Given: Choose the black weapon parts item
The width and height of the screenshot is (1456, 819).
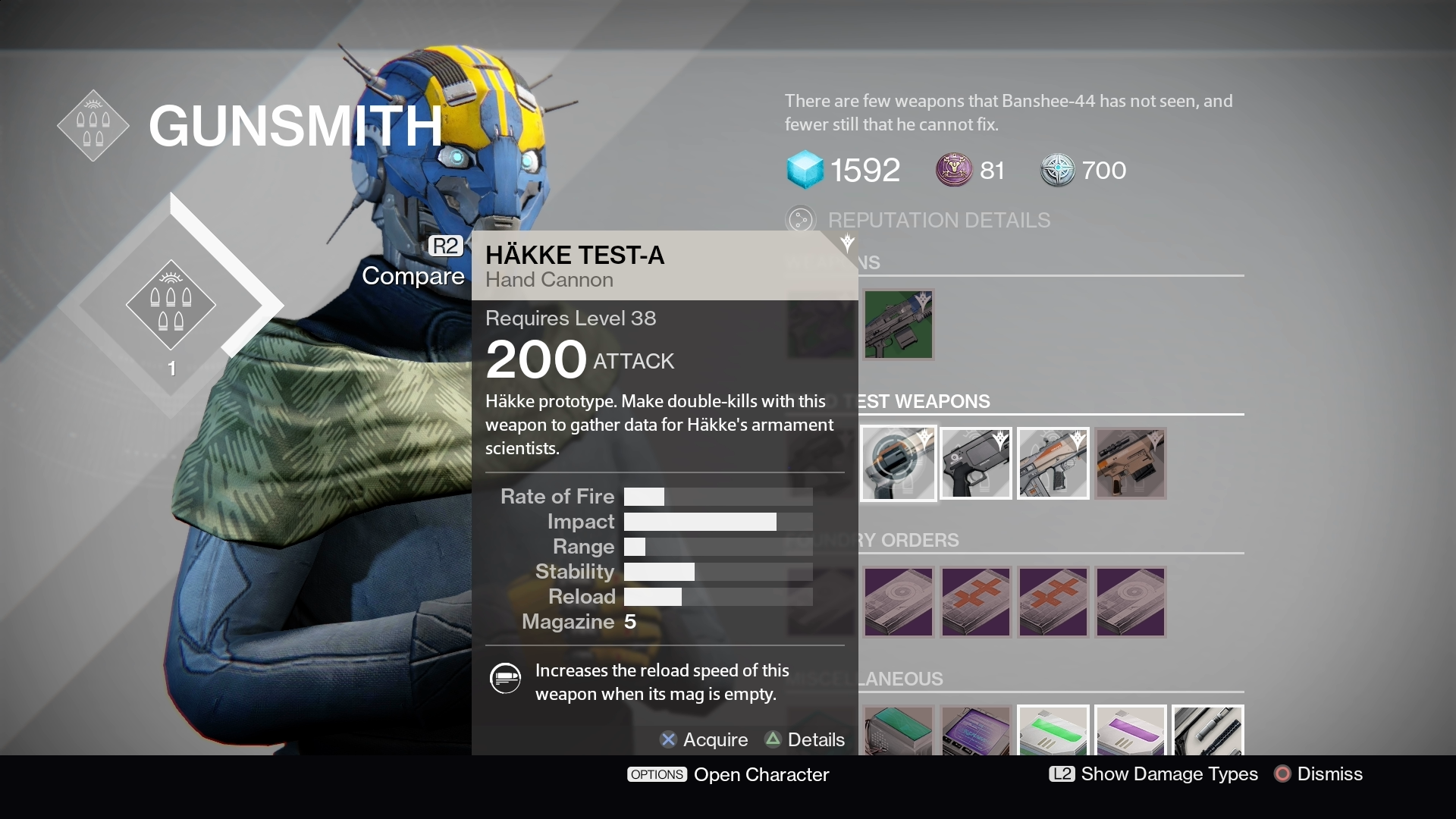Looking at the screenshot, I should 1207,731.
